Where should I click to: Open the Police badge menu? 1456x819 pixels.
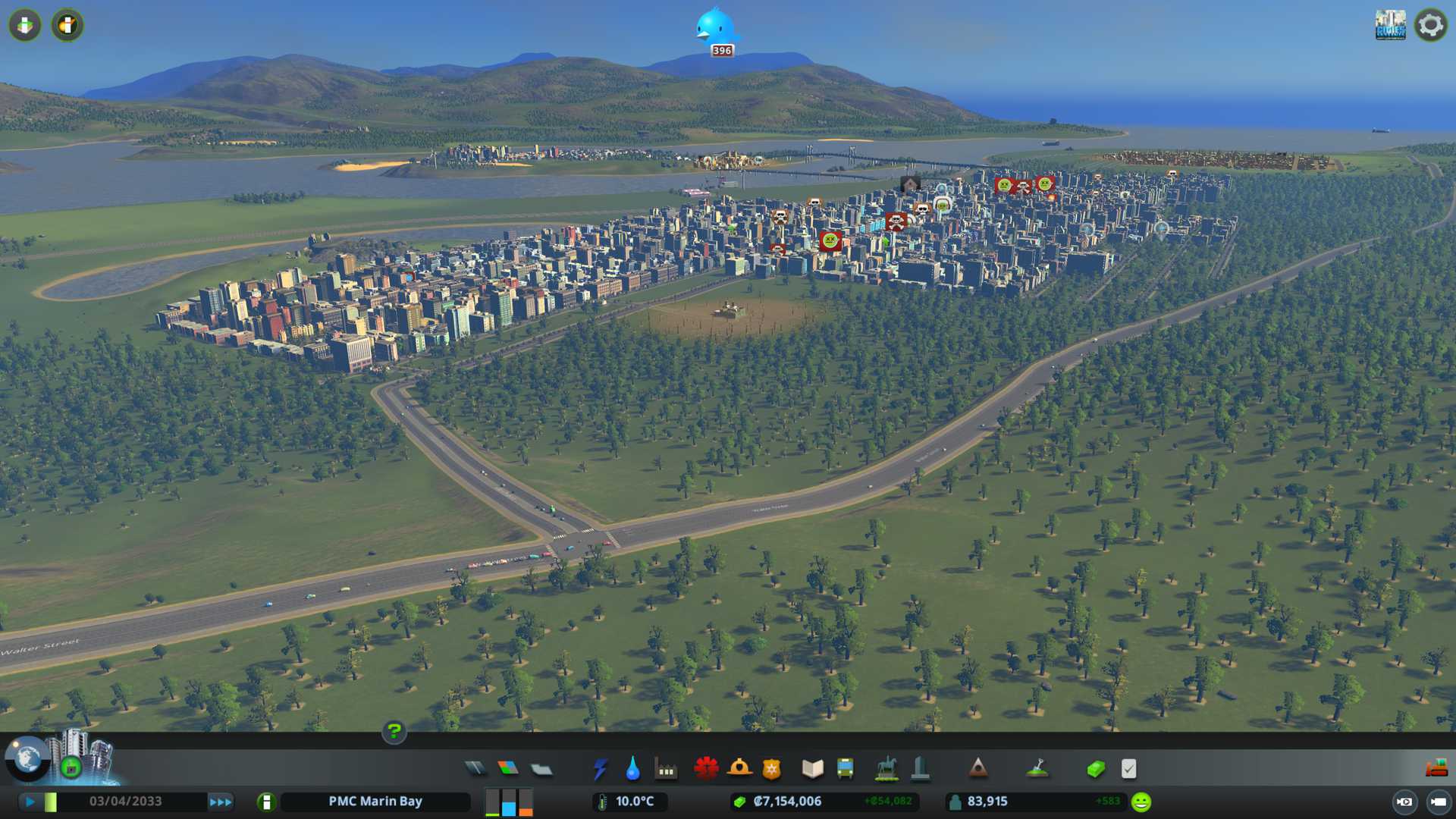772,769
